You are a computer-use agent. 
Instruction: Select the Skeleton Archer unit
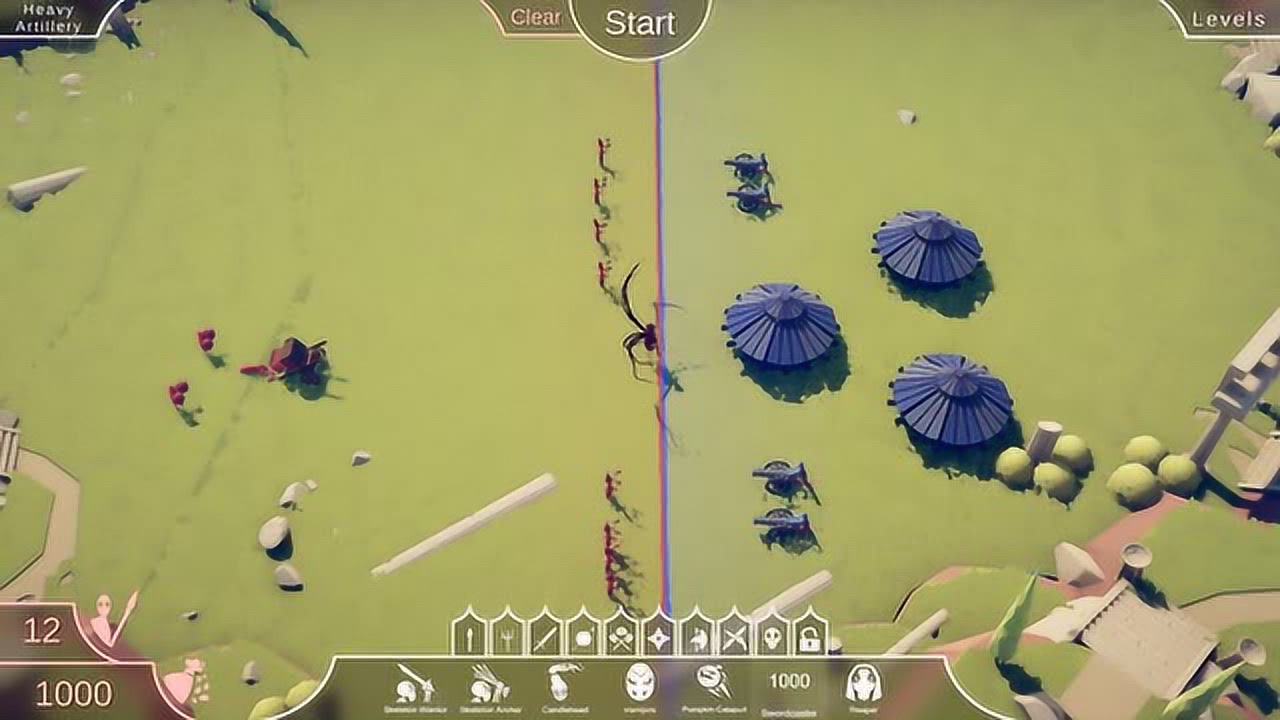(489, 685)
